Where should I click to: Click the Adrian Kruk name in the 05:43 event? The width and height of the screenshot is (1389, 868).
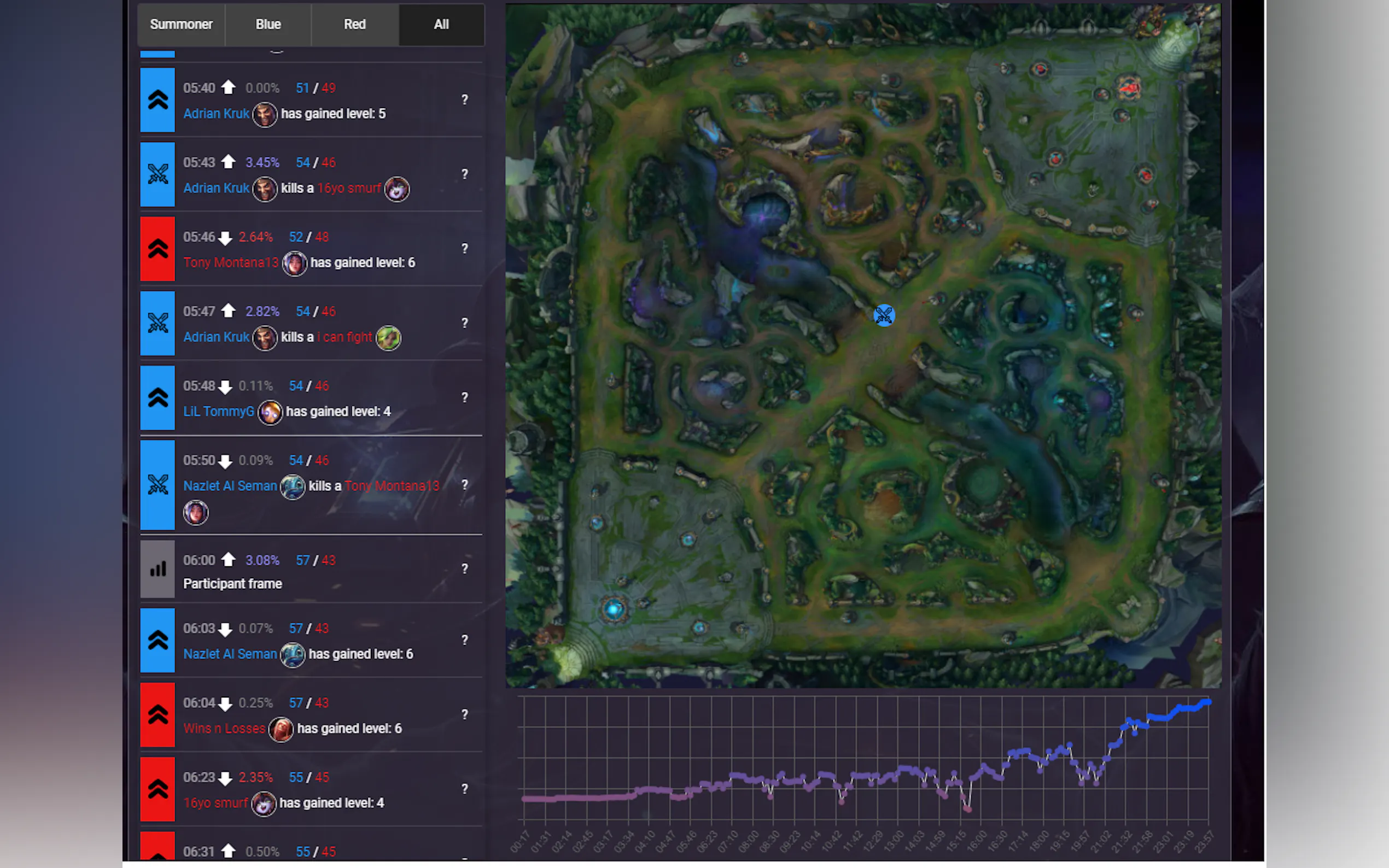216,188
